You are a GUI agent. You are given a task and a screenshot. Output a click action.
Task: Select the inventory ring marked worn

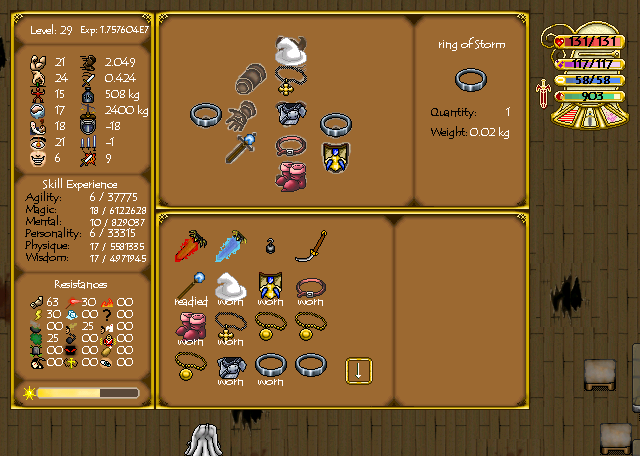pos(269,367)
